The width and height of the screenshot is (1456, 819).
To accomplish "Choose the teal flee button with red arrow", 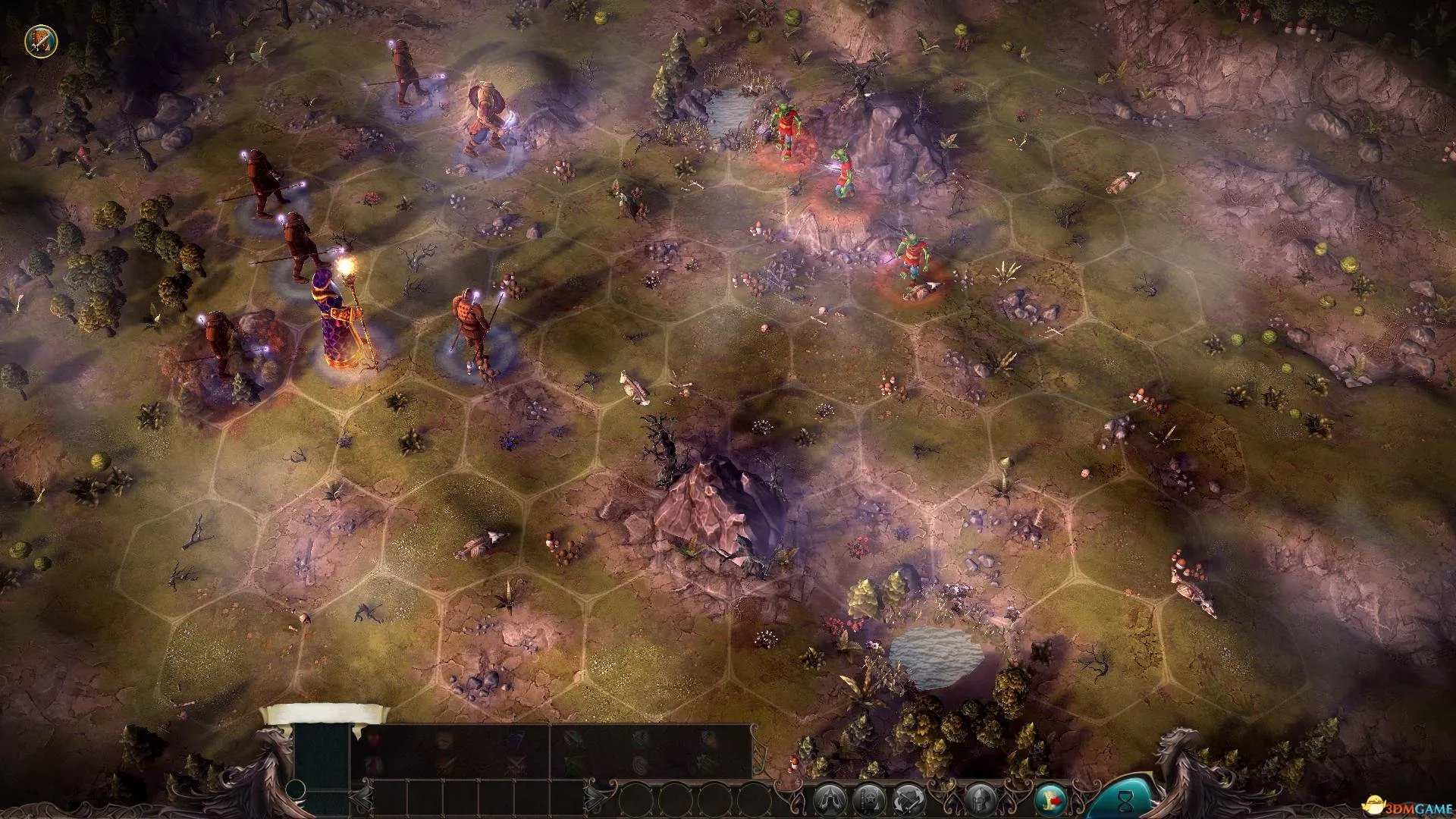I will (x=1050, y=799).
